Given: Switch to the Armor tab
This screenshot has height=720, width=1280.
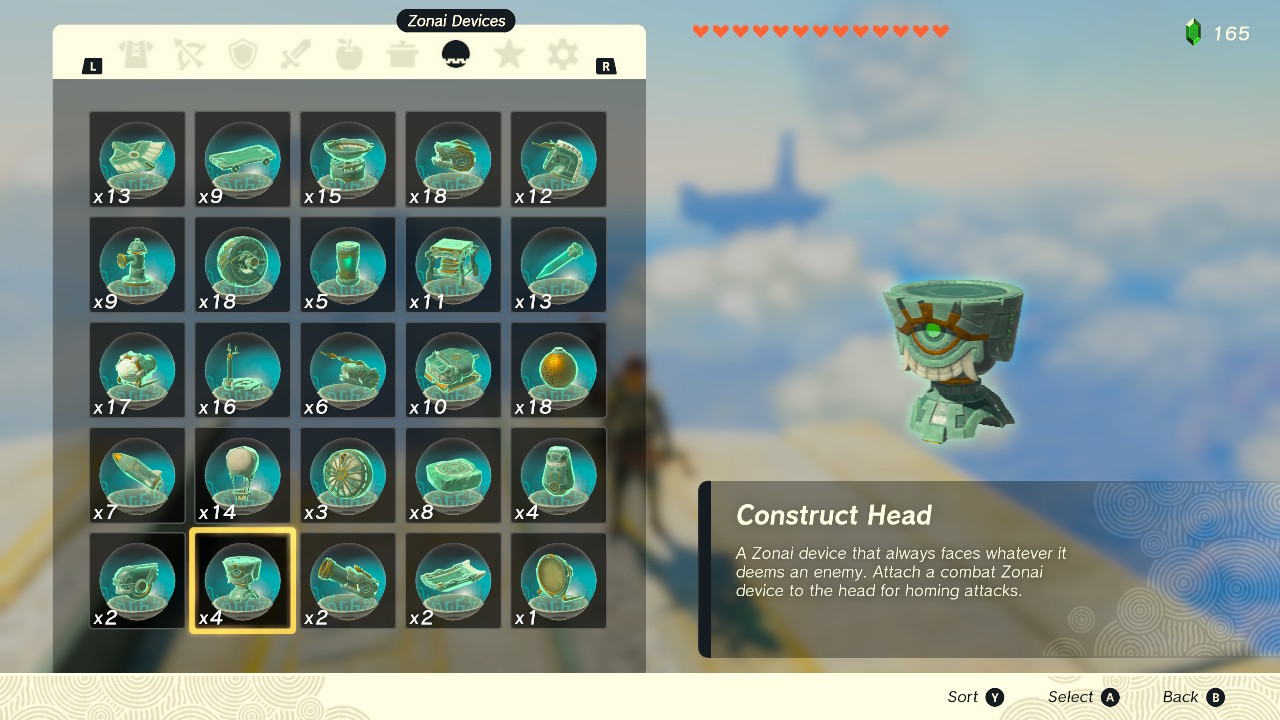Looking at the screenshot, I should (x=137, y=55).
